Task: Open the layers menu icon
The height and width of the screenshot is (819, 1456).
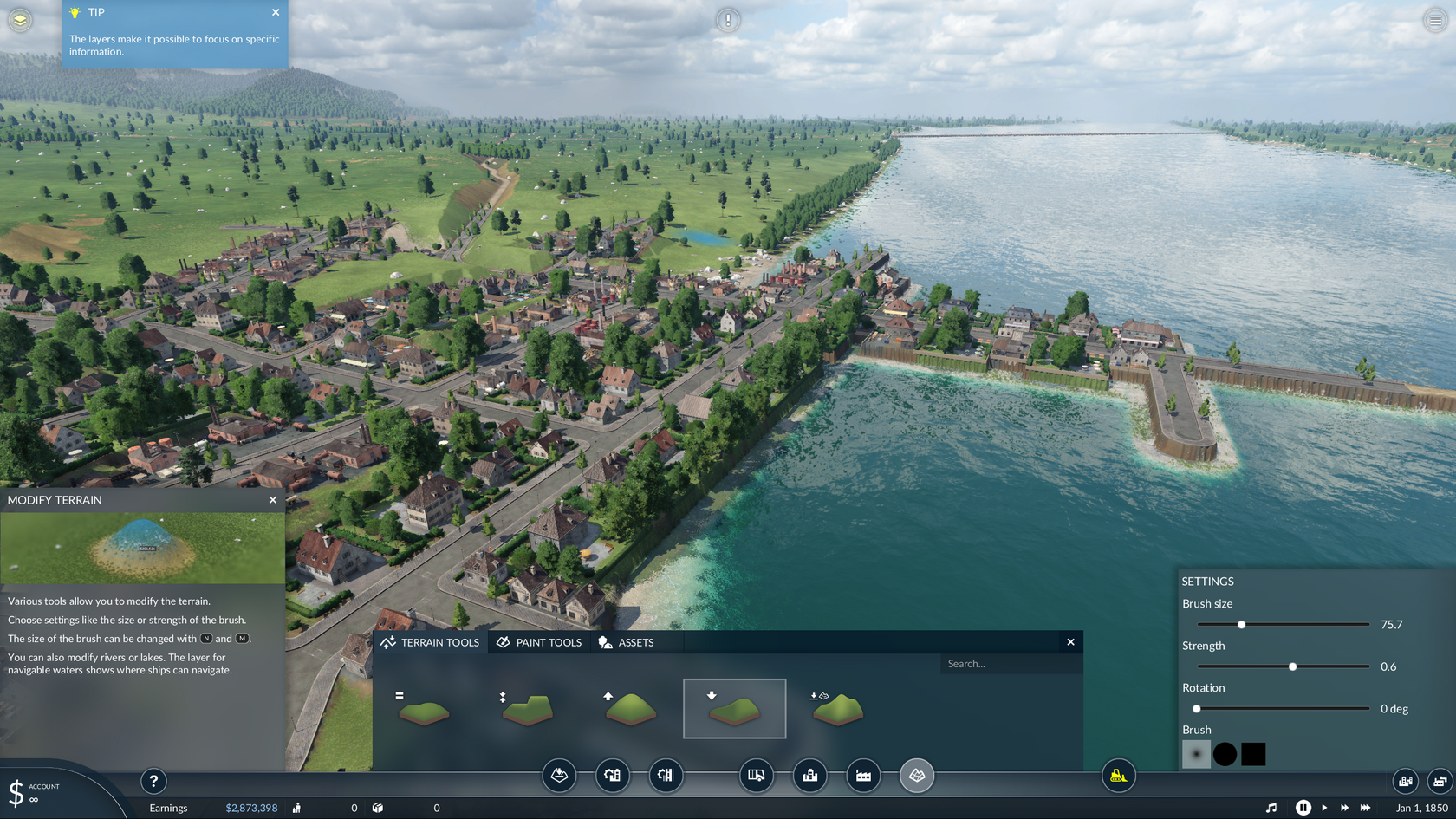Action: 20,19
